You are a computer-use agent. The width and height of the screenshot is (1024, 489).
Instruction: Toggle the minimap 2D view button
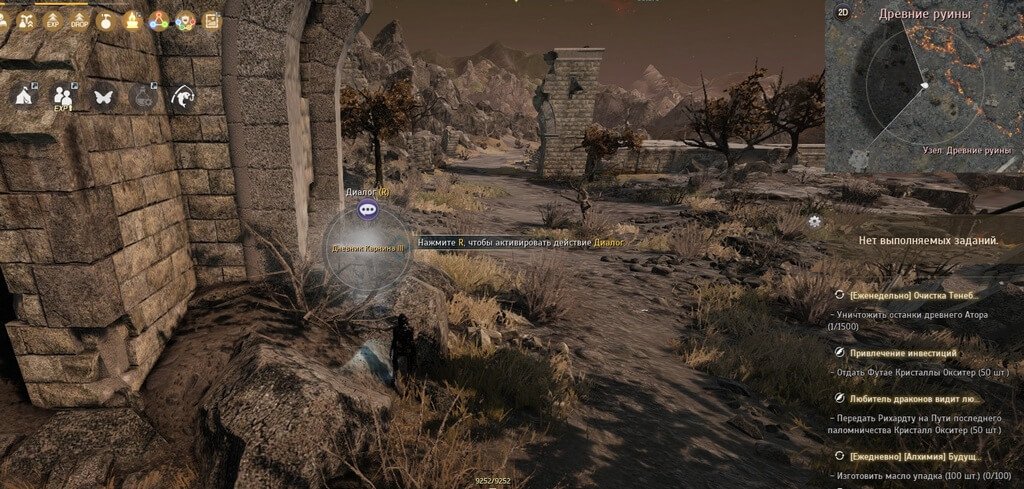(x=843, y=13)
